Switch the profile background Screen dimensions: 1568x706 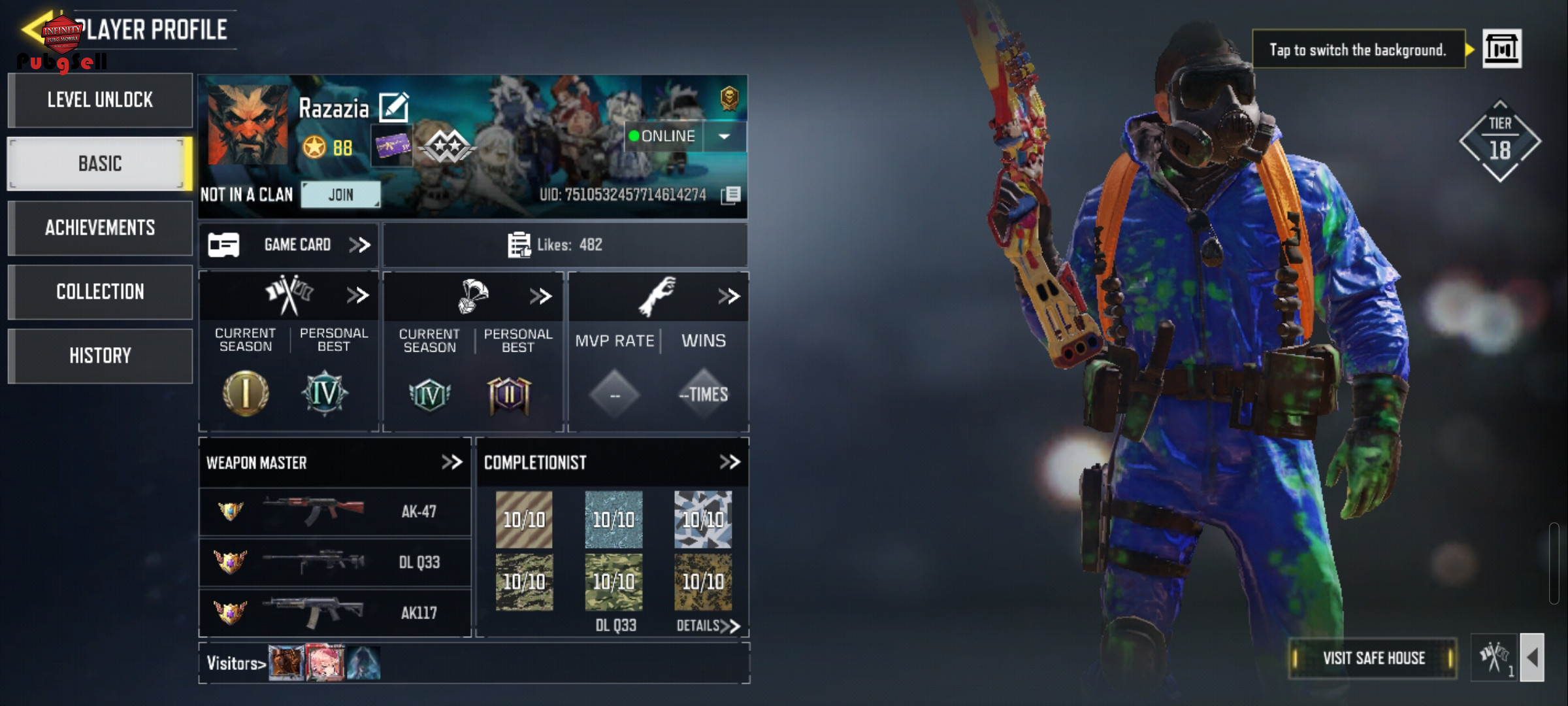pyautogui.click(x=1501, y=49)
